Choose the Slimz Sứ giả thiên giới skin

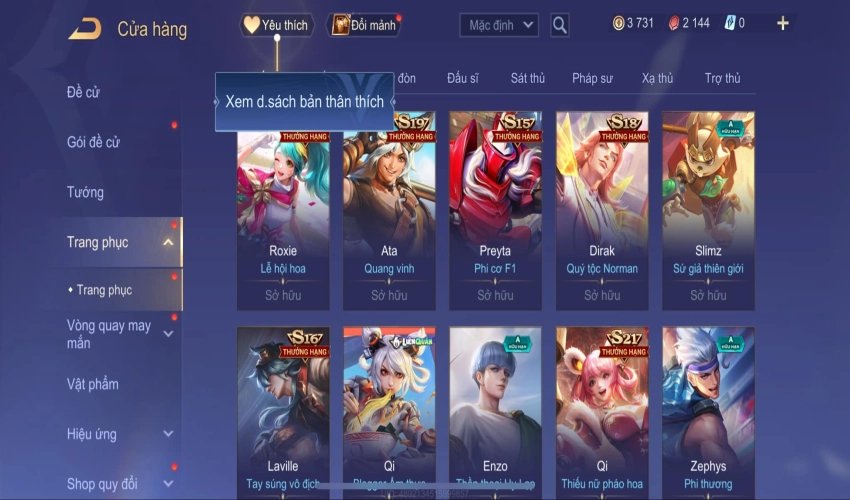click(x=708, y=210)
